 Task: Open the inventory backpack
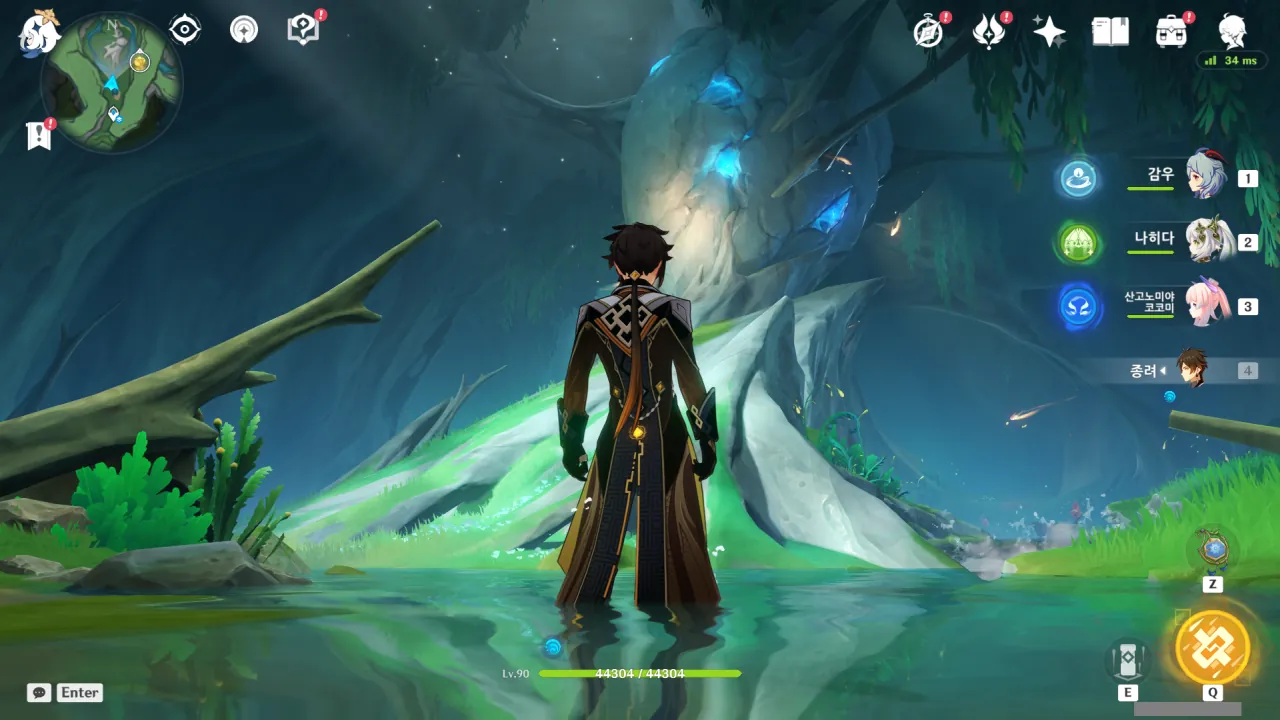pos(1171,32)
